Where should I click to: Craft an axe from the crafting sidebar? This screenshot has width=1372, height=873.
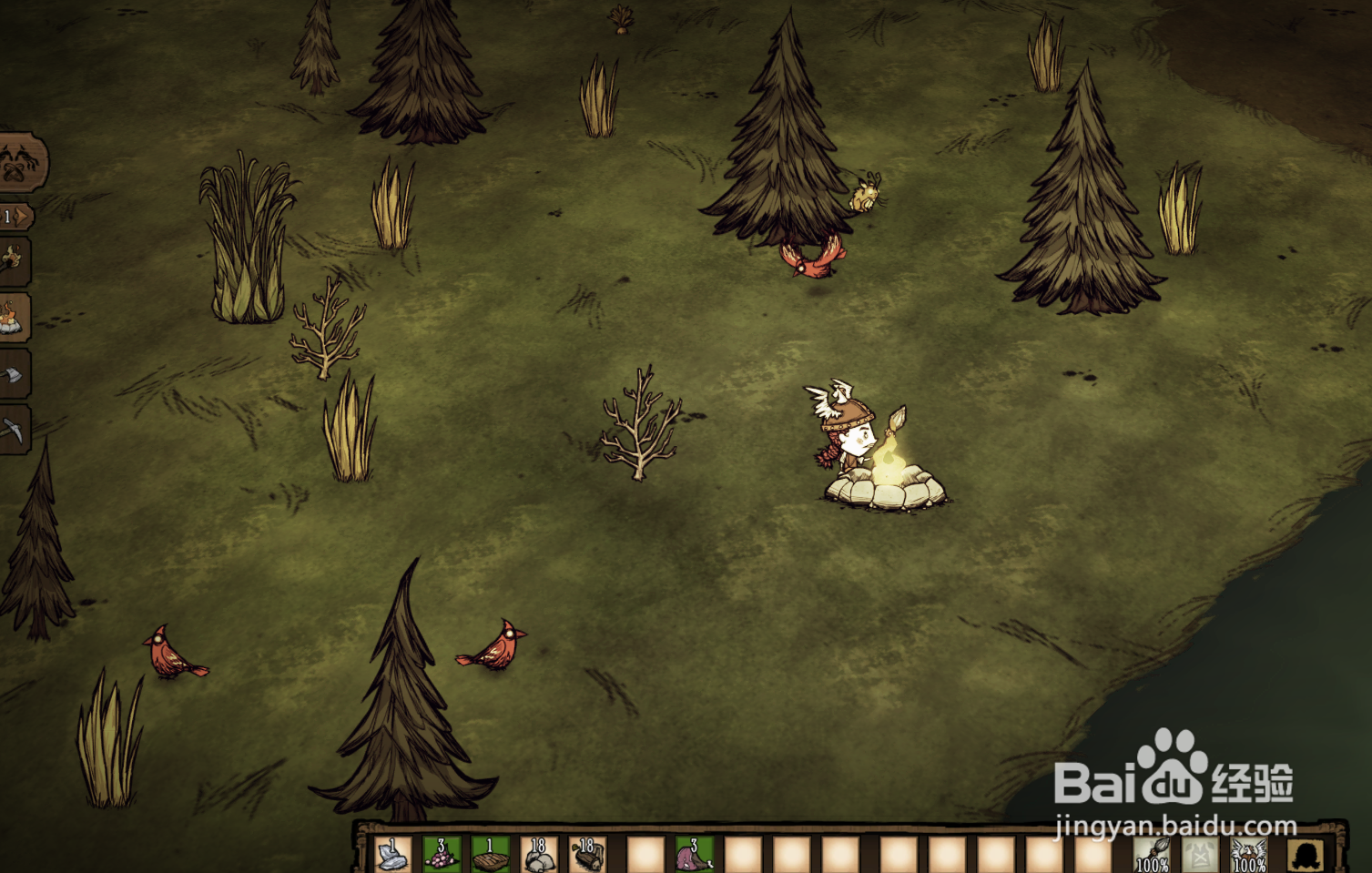[13, 374]
